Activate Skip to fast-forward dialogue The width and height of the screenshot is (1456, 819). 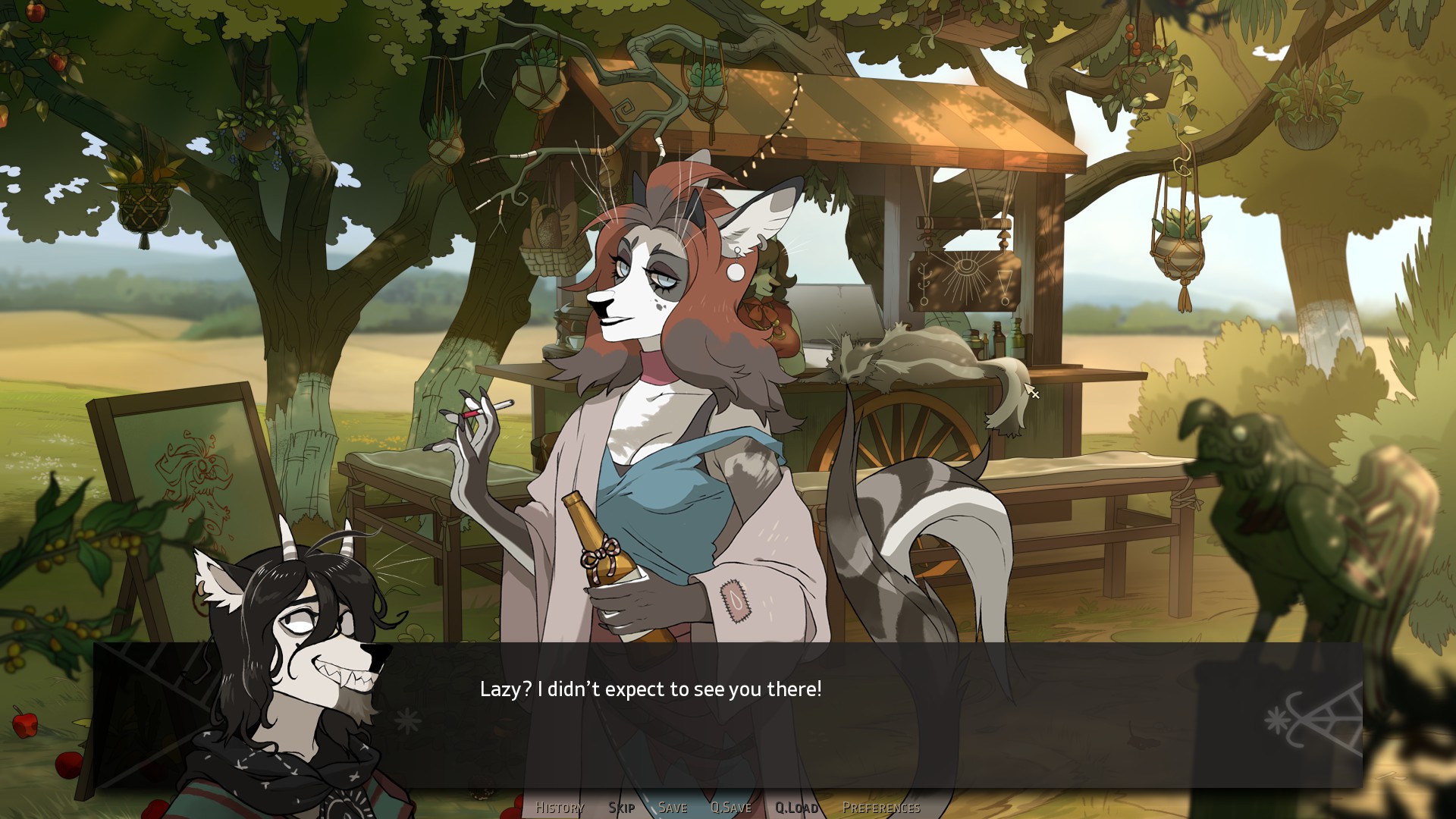click(621, 808)
